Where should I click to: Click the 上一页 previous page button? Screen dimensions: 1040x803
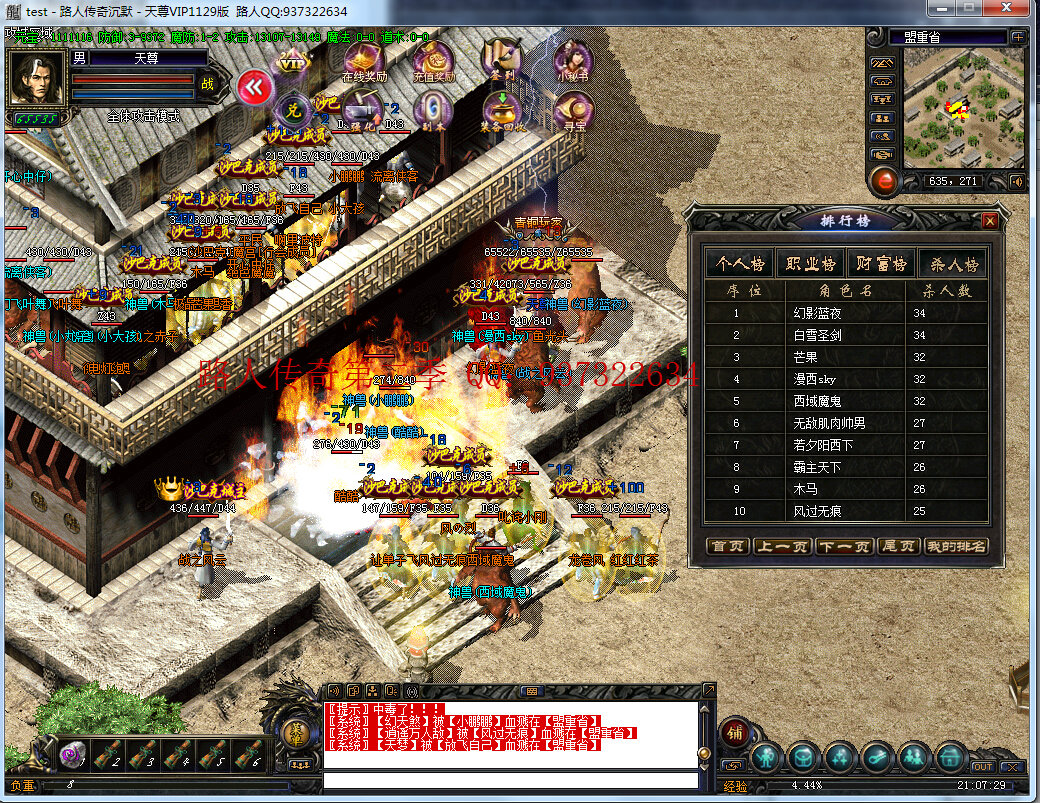tap(785, 546)
